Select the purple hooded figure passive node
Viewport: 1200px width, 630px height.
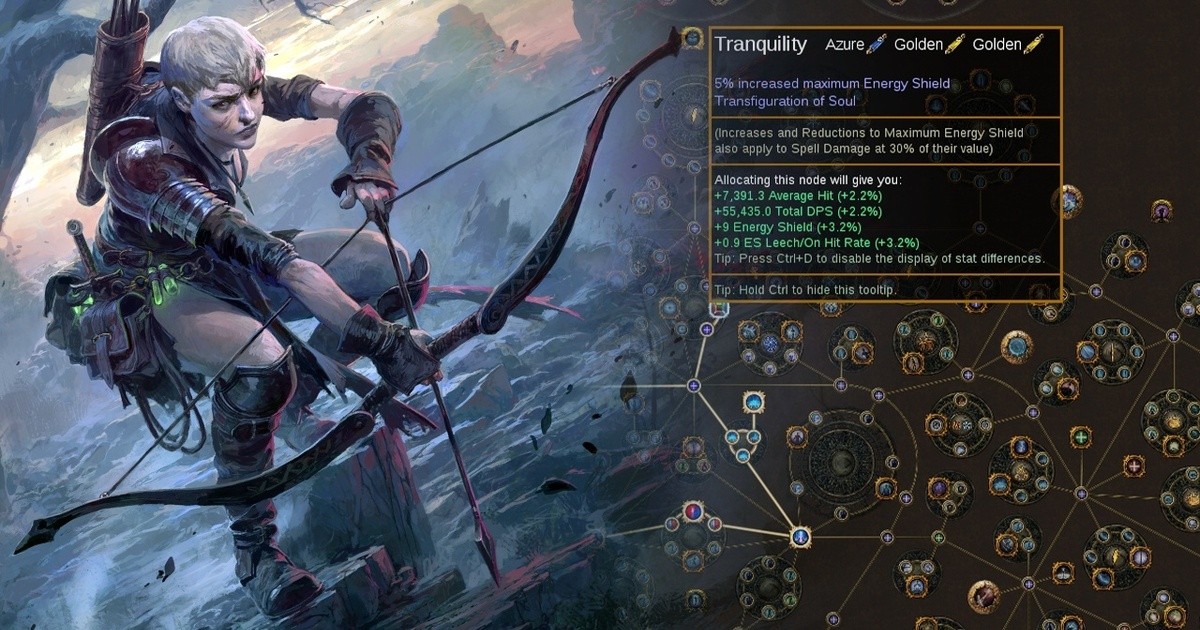(1161, 211)
